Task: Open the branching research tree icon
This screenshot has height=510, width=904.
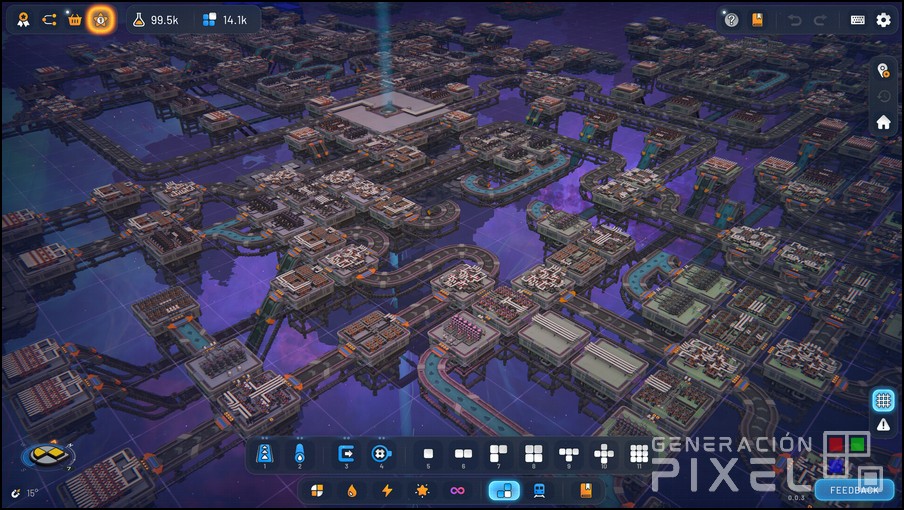Action: (49, 20)
